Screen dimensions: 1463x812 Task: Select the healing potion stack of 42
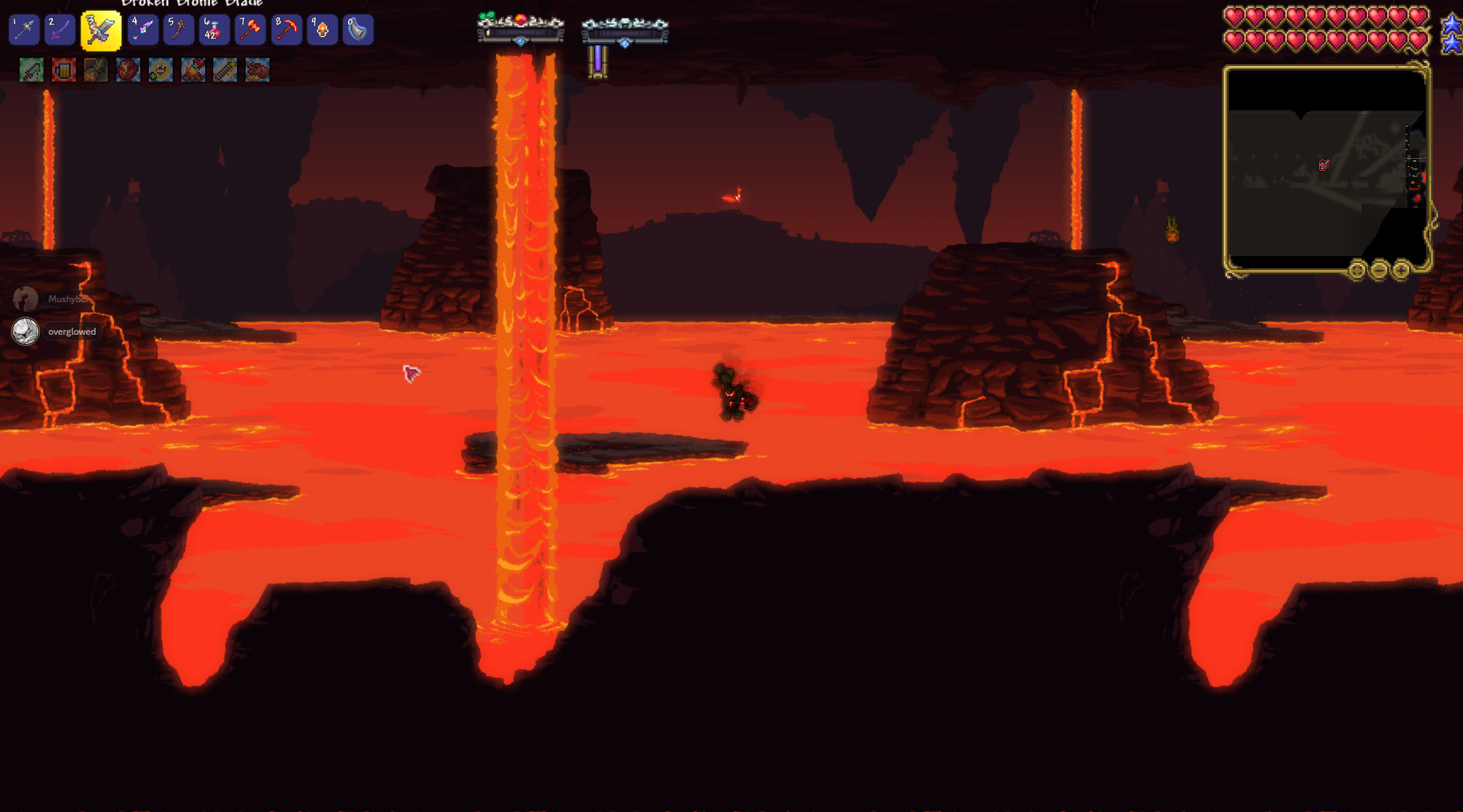(x=214, y=30)
